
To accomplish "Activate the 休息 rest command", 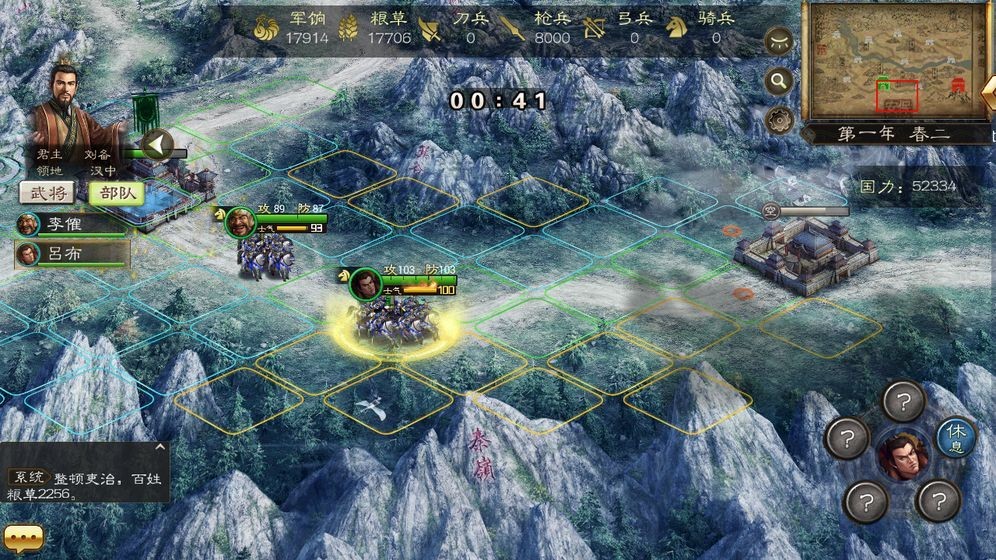I will [x=955, y=438].
